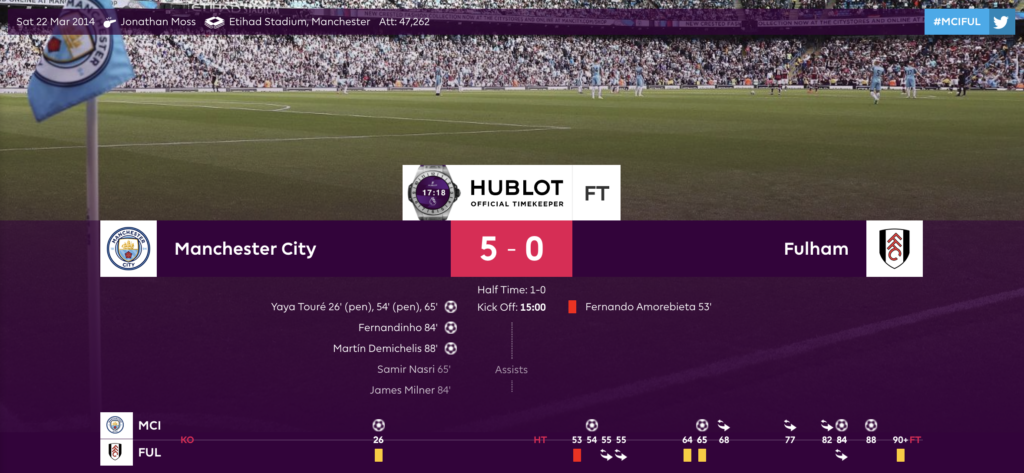1024x473 pixels.
Task: Open Fernandinho's goal scorer entry
Action: pyautogui.click(x=397, y=327)
